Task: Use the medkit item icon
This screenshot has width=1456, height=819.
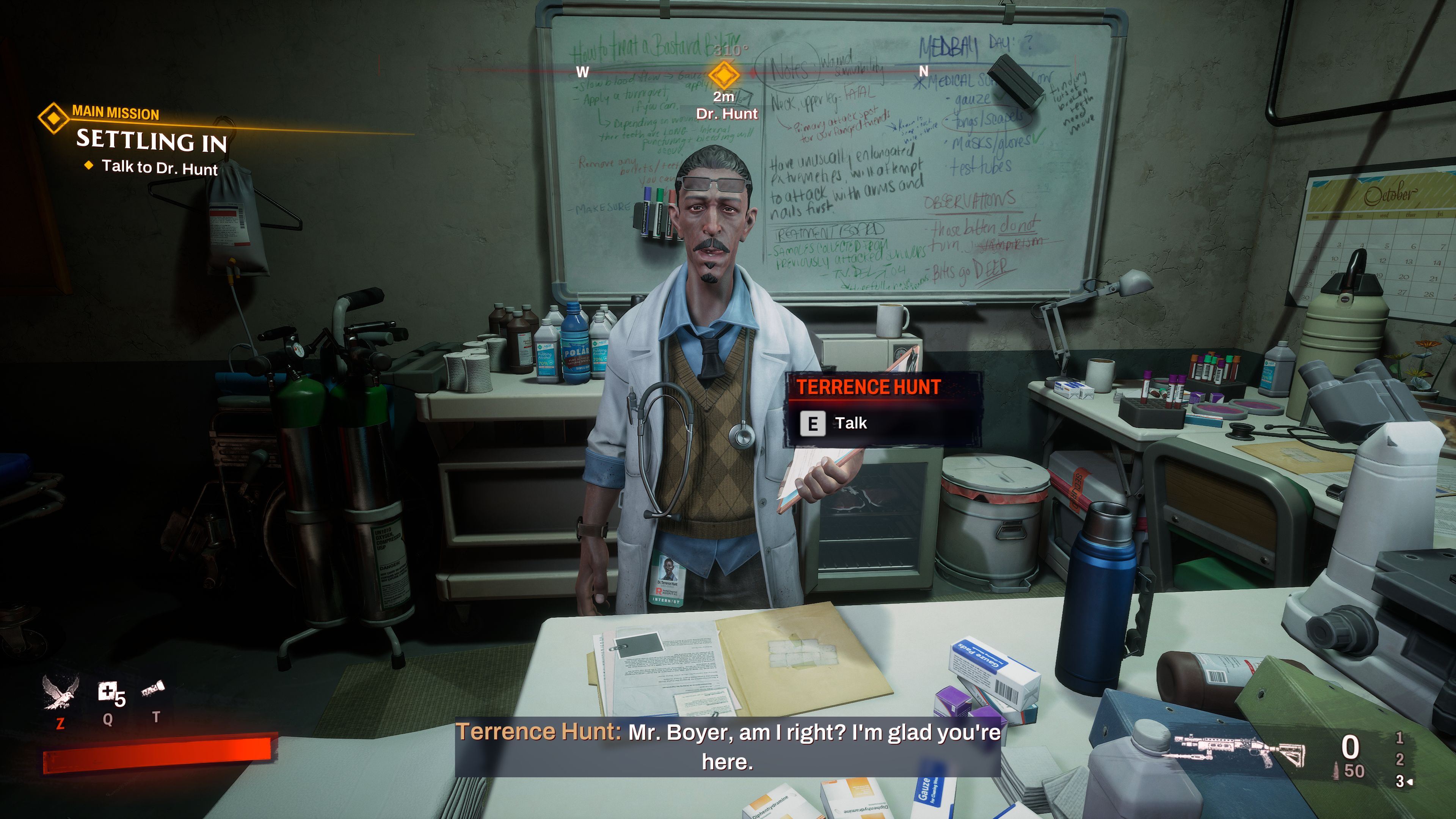Action: point(108,692)
